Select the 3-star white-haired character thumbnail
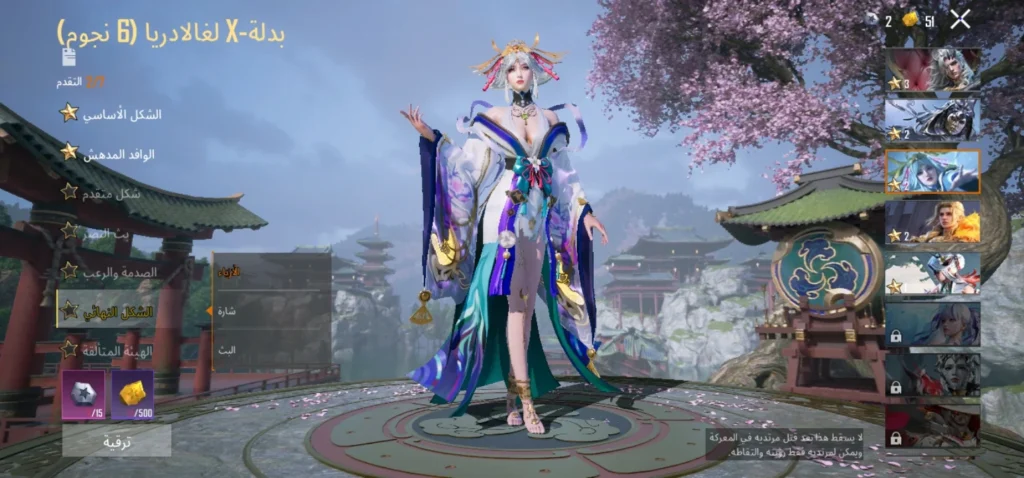The width and height of the screenshot is (1024, 478). point(932,70)
